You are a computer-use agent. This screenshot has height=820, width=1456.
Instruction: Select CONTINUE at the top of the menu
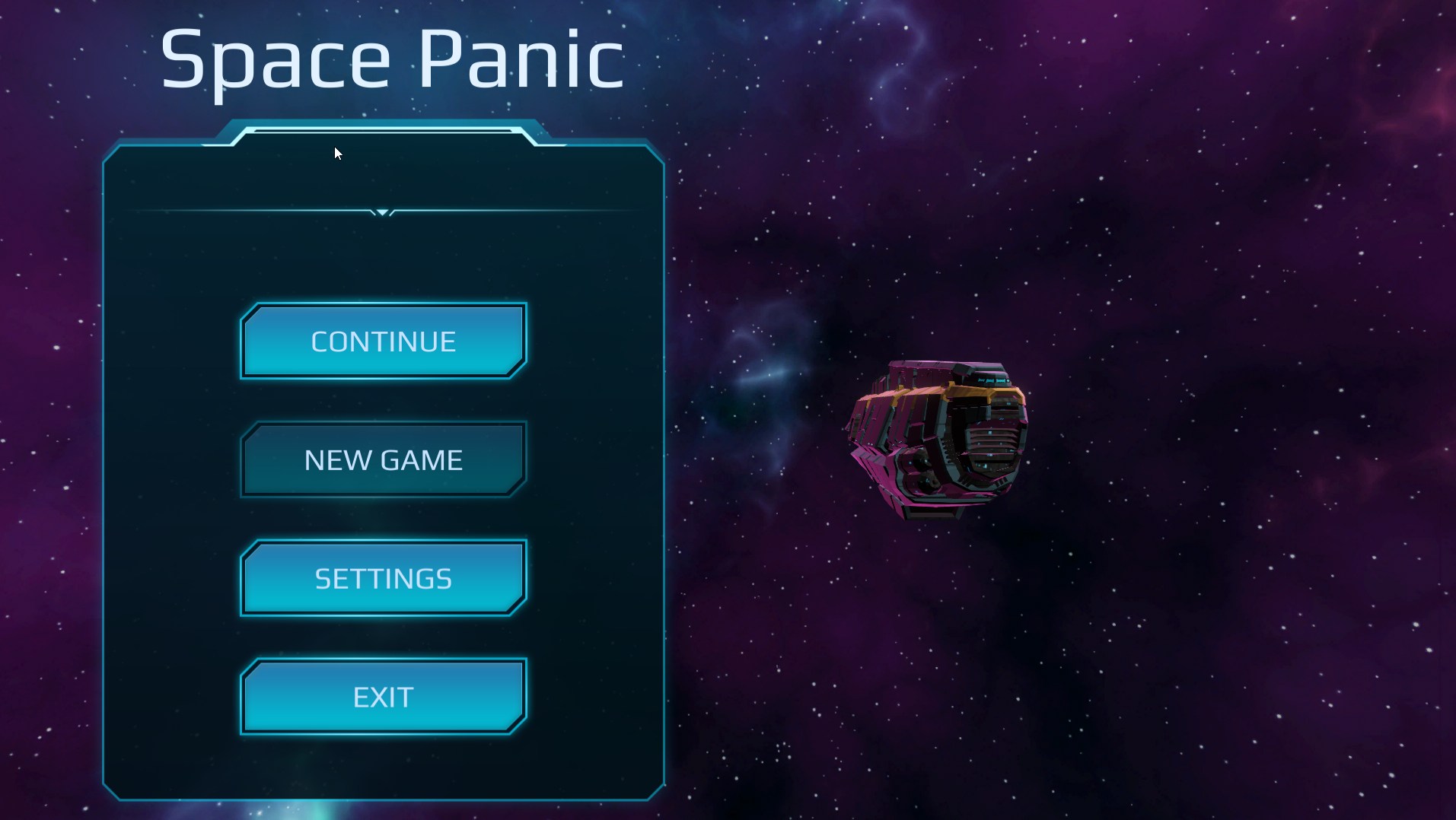[383, 341]
